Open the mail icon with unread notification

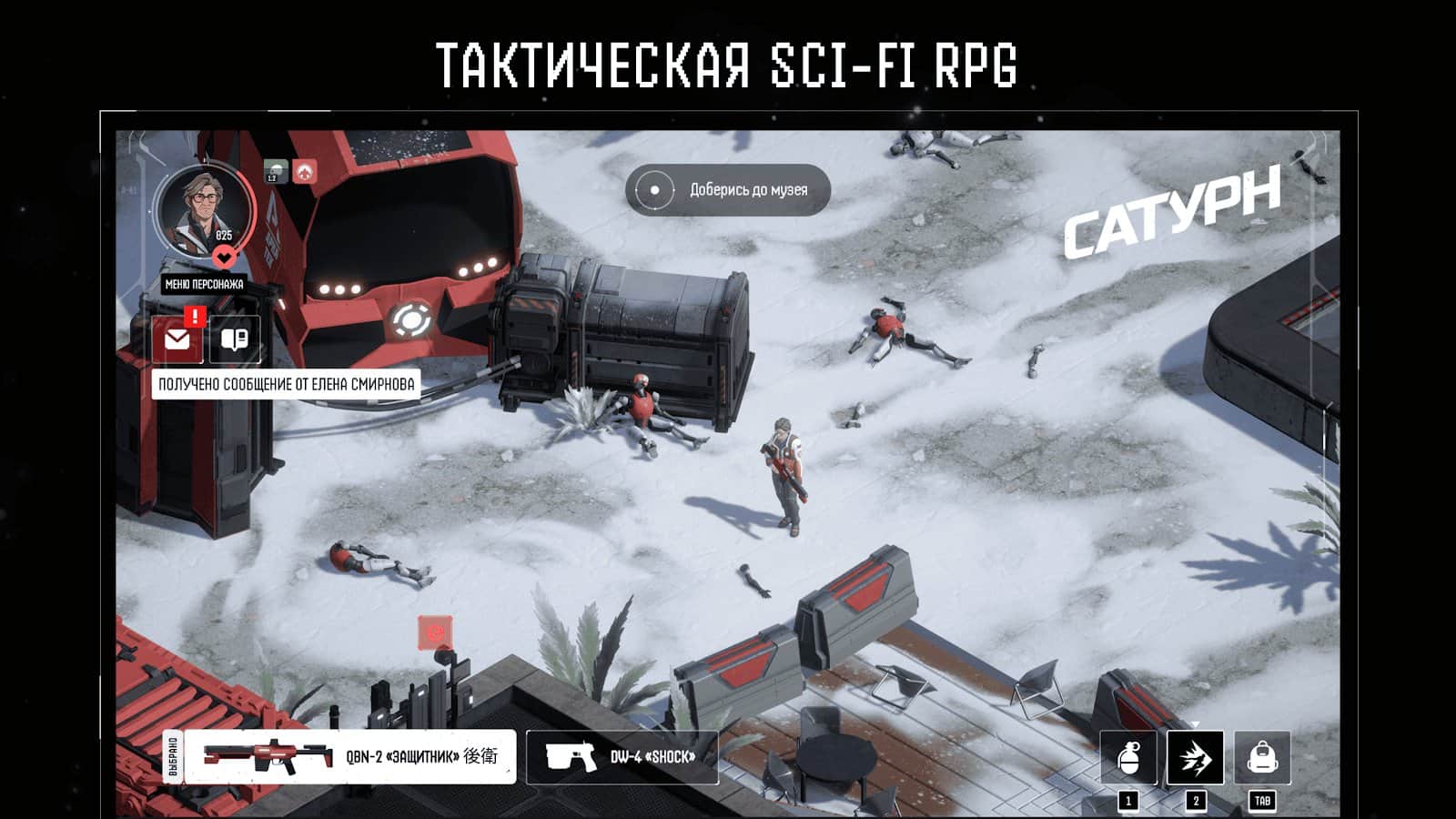pos(178,338)
